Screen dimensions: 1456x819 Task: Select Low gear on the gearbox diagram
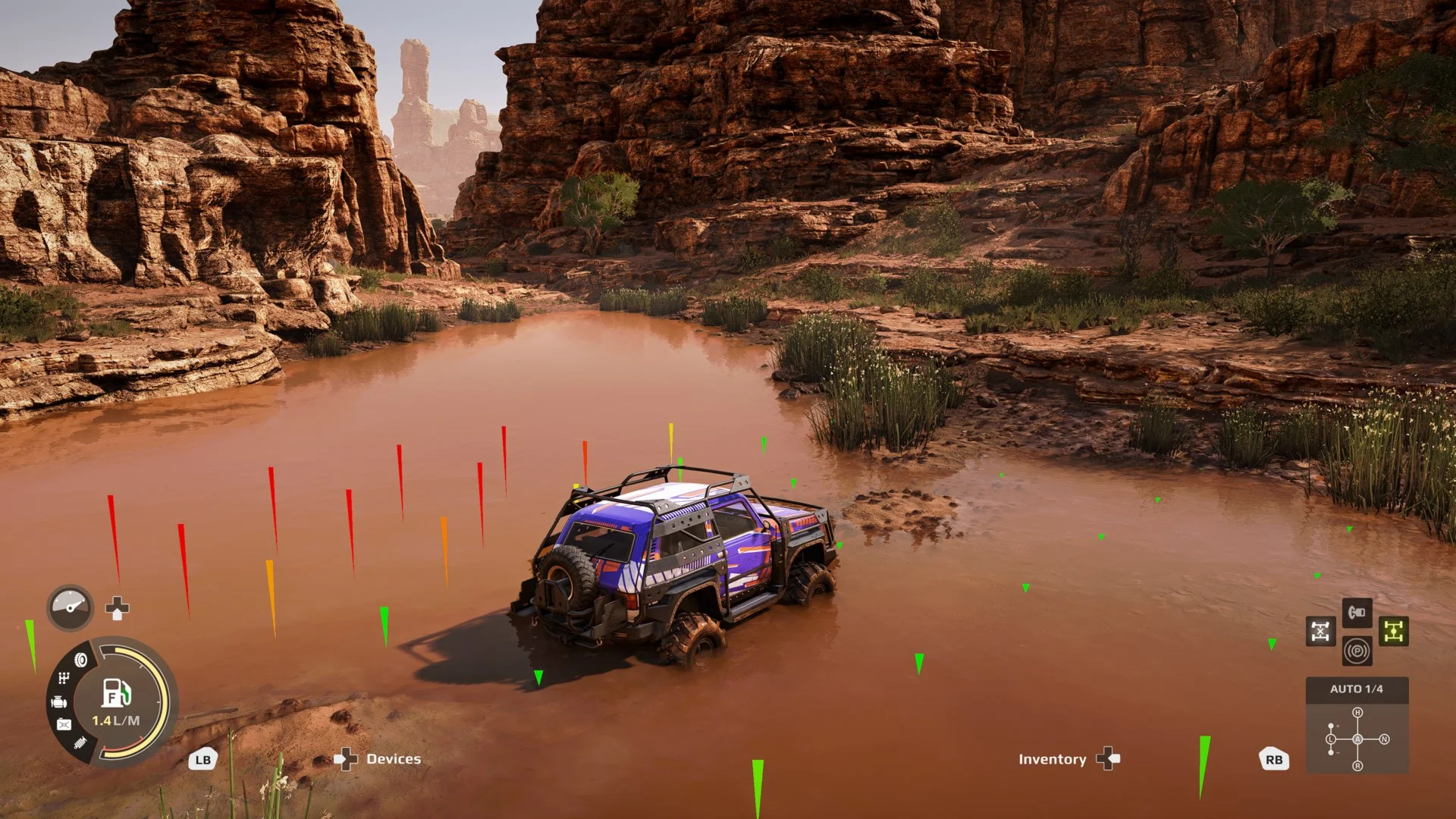[x=1331, y=739]
